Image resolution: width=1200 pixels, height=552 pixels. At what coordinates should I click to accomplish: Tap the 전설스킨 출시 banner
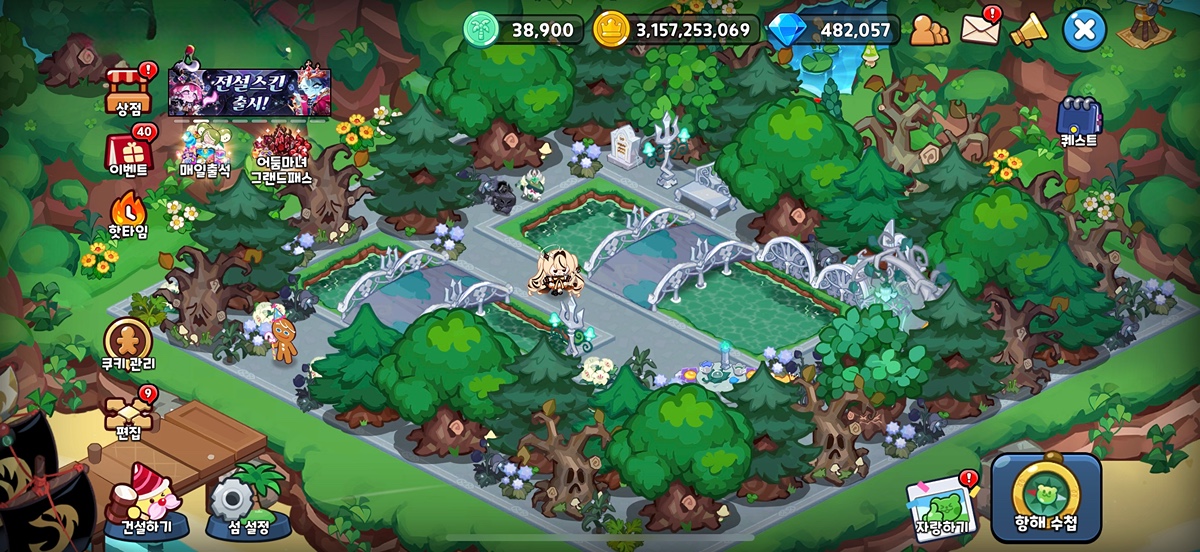[x=249, y=92]
